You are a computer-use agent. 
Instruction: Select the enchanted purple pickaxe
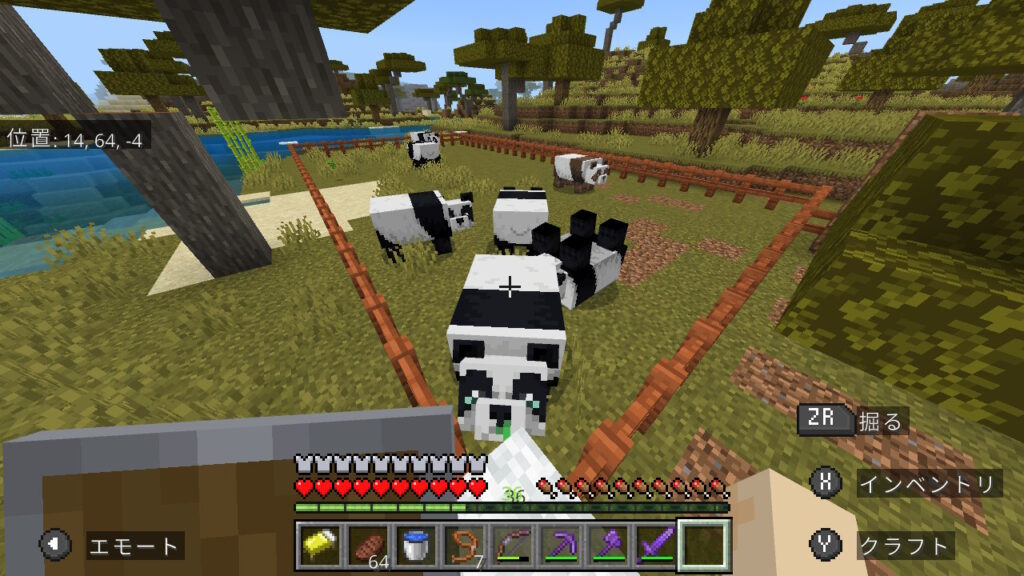point(560,545)
